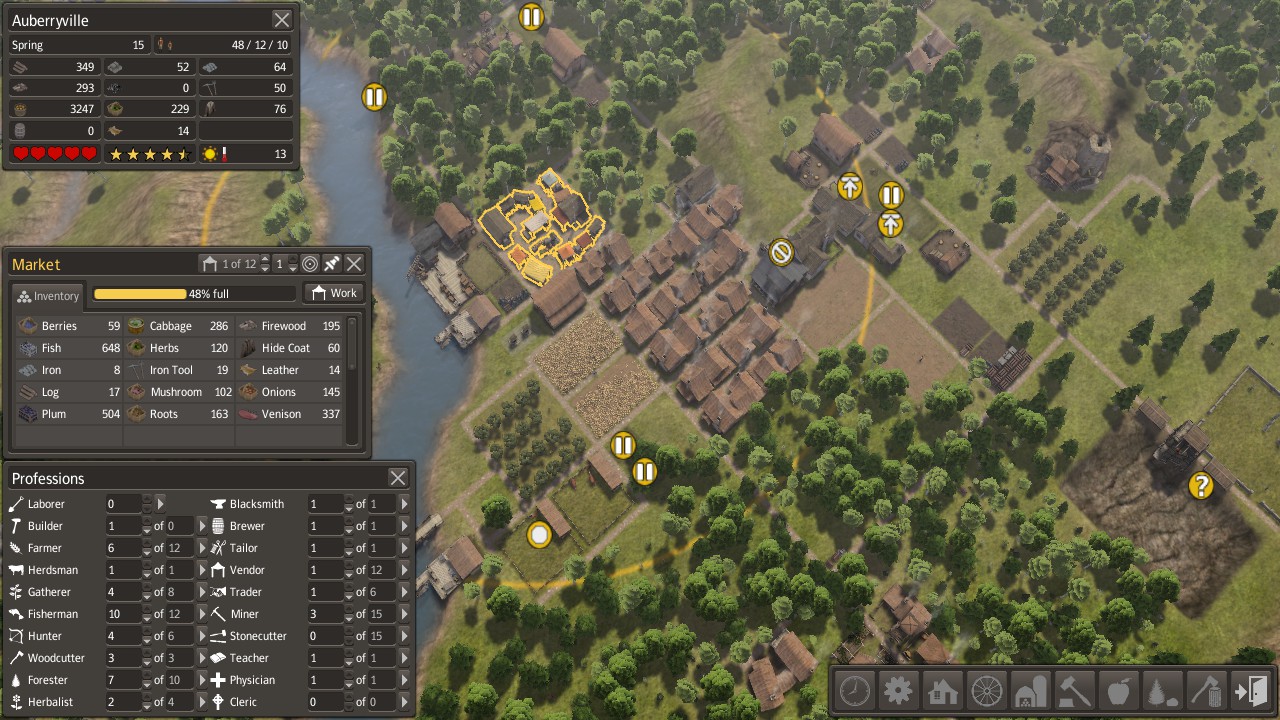Screen dimensions: 1280x720
Task: Open the clock icon on the bottom toolbar
Action: 854,690
